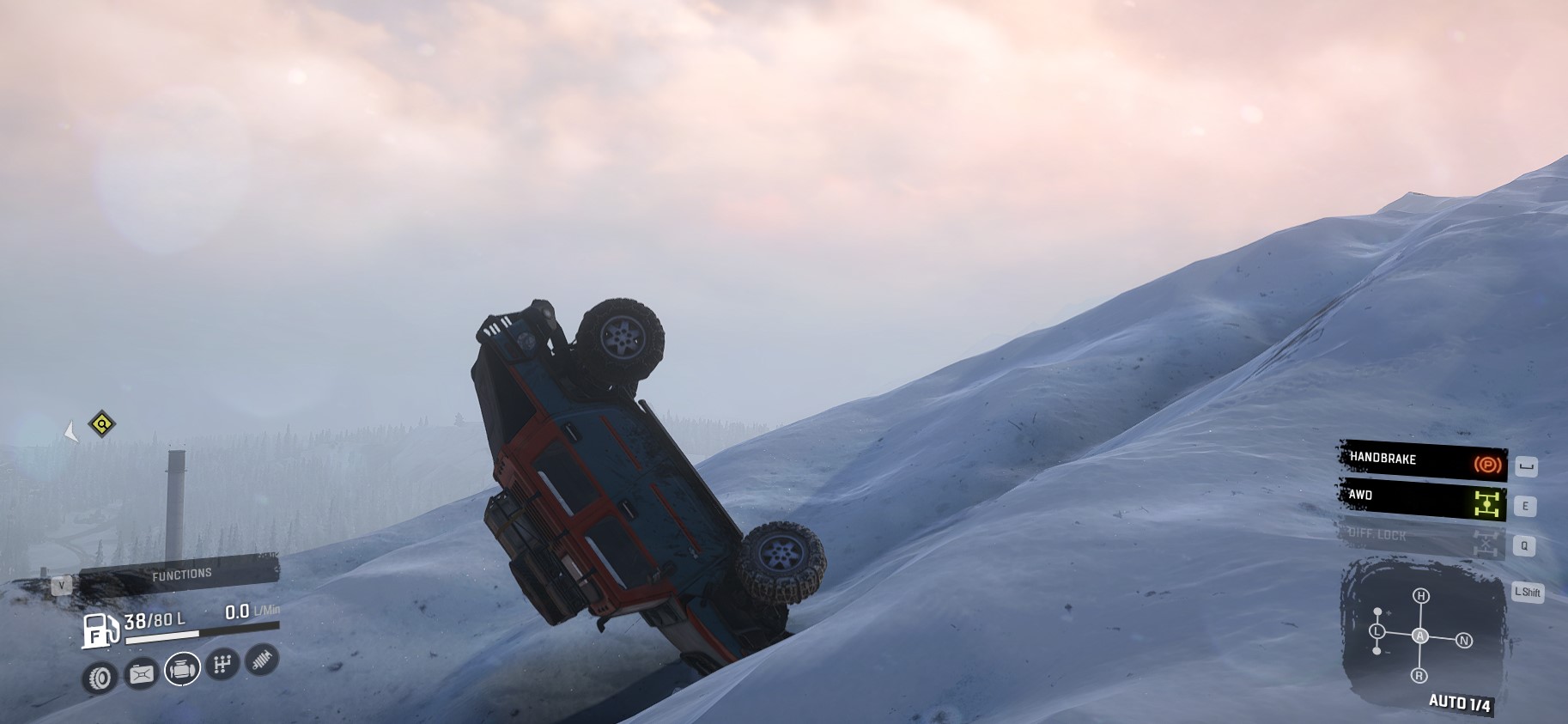Select the gearbox status icon
The width and height of the screenshot is (1568, 724).
pyautogui.click(x=222, y=664)
